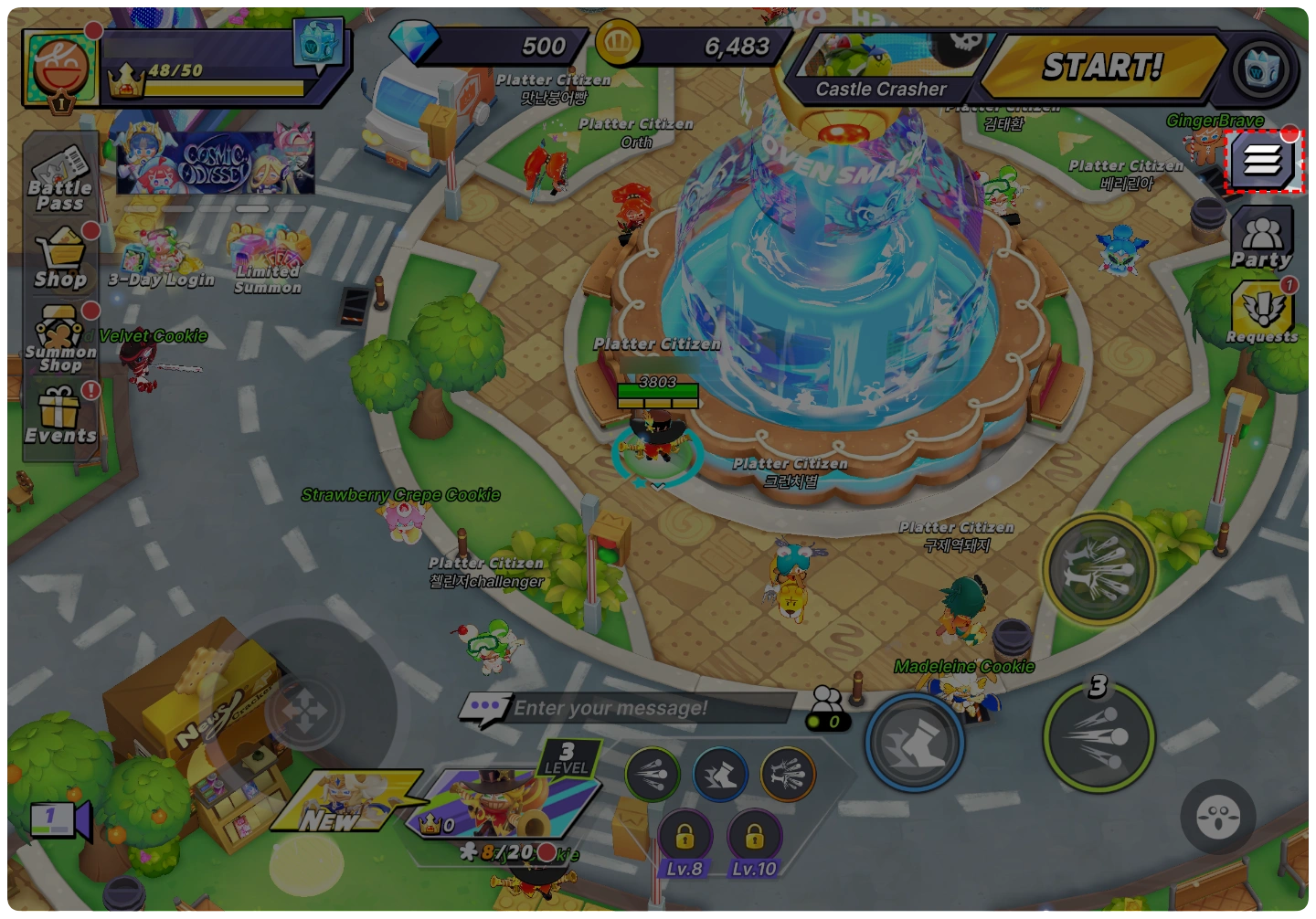Open the Cosmic Odyssey banner
Image resolution: width=1316 pixels, height=919 pixels.
point(216,163)
